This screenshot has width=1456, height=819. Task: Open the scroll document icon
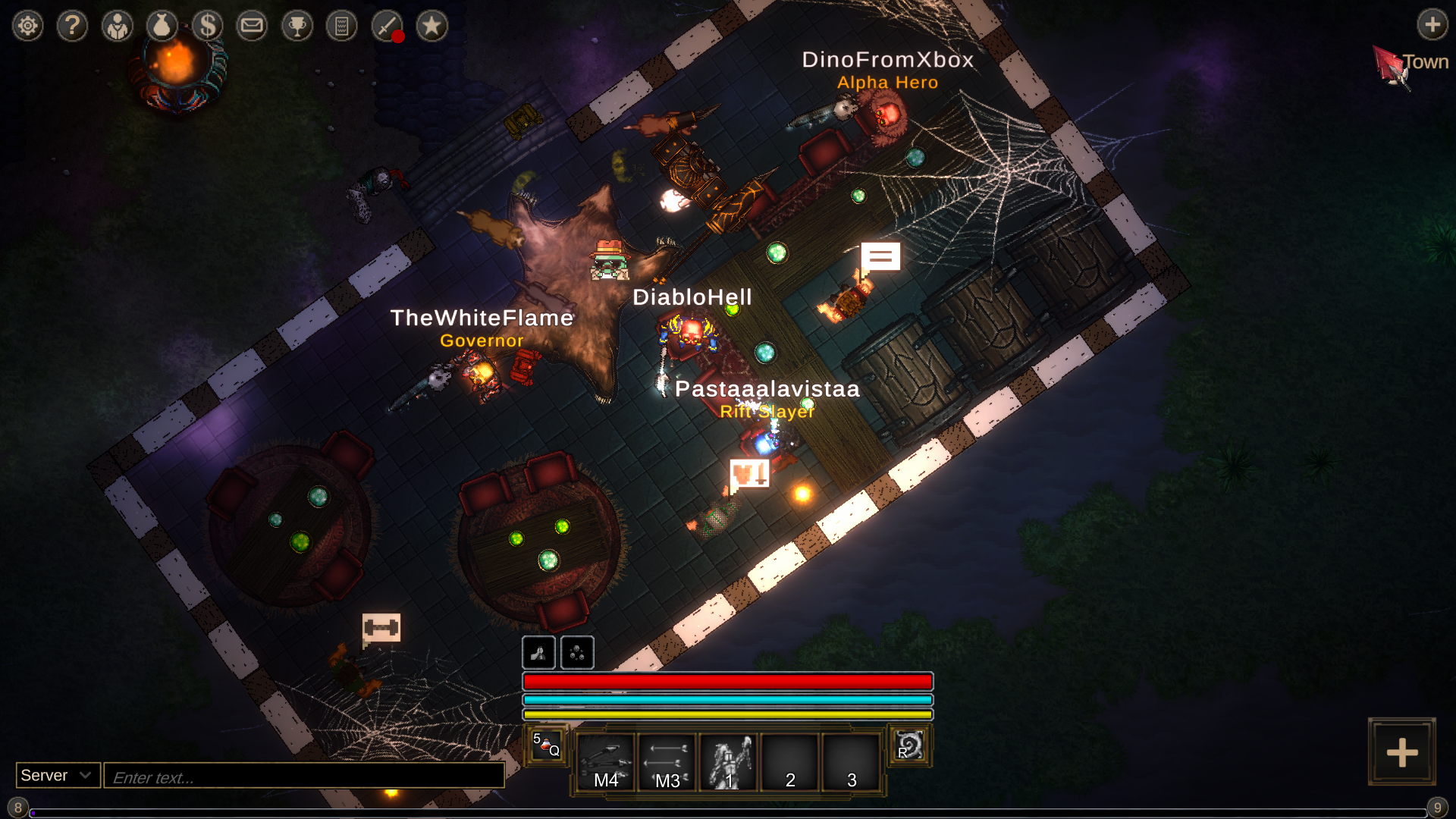click(x=342, y=27)
